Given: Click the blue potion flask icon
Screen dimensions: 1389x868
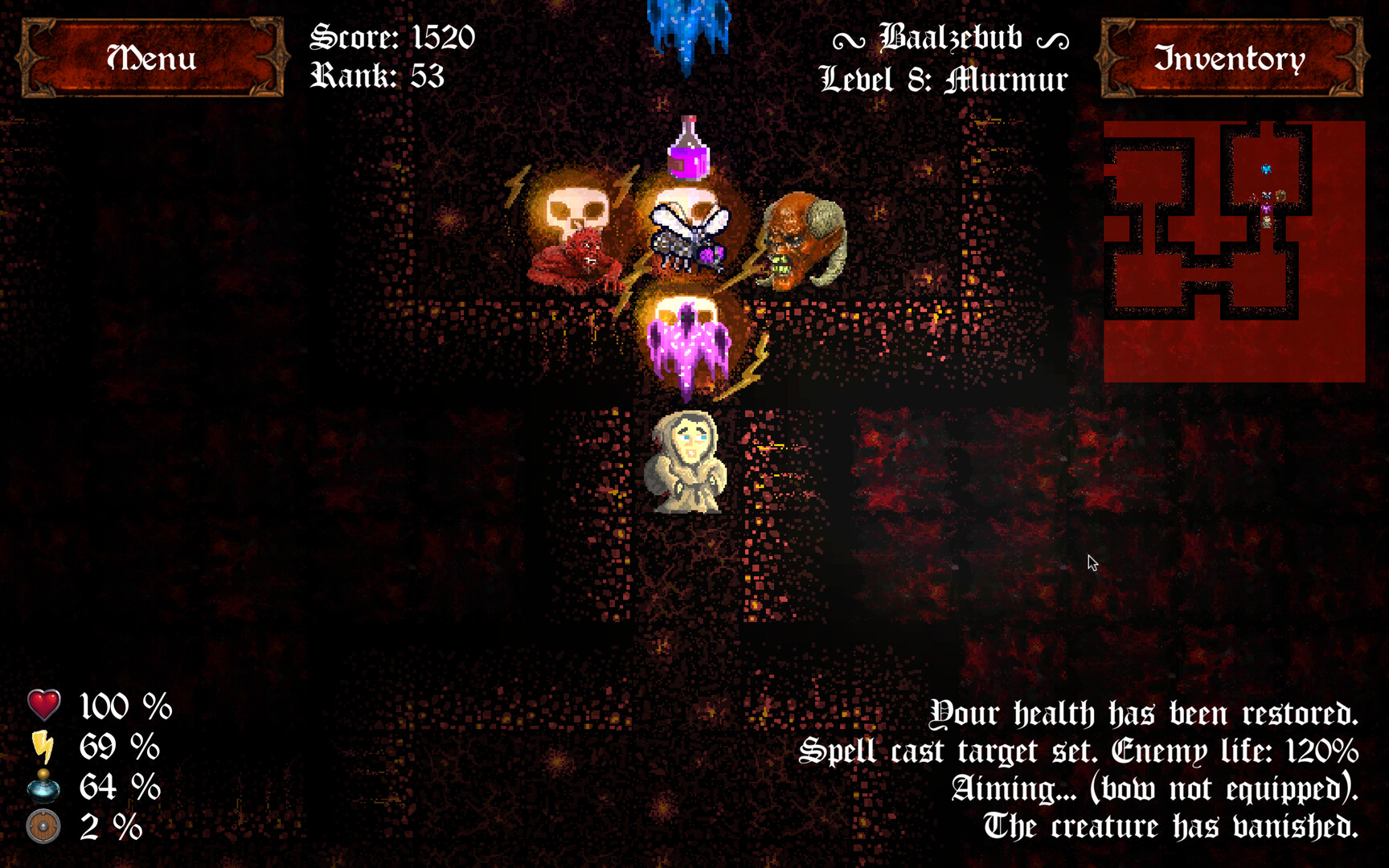Looking at the screenshot, I should pos(43,788).
